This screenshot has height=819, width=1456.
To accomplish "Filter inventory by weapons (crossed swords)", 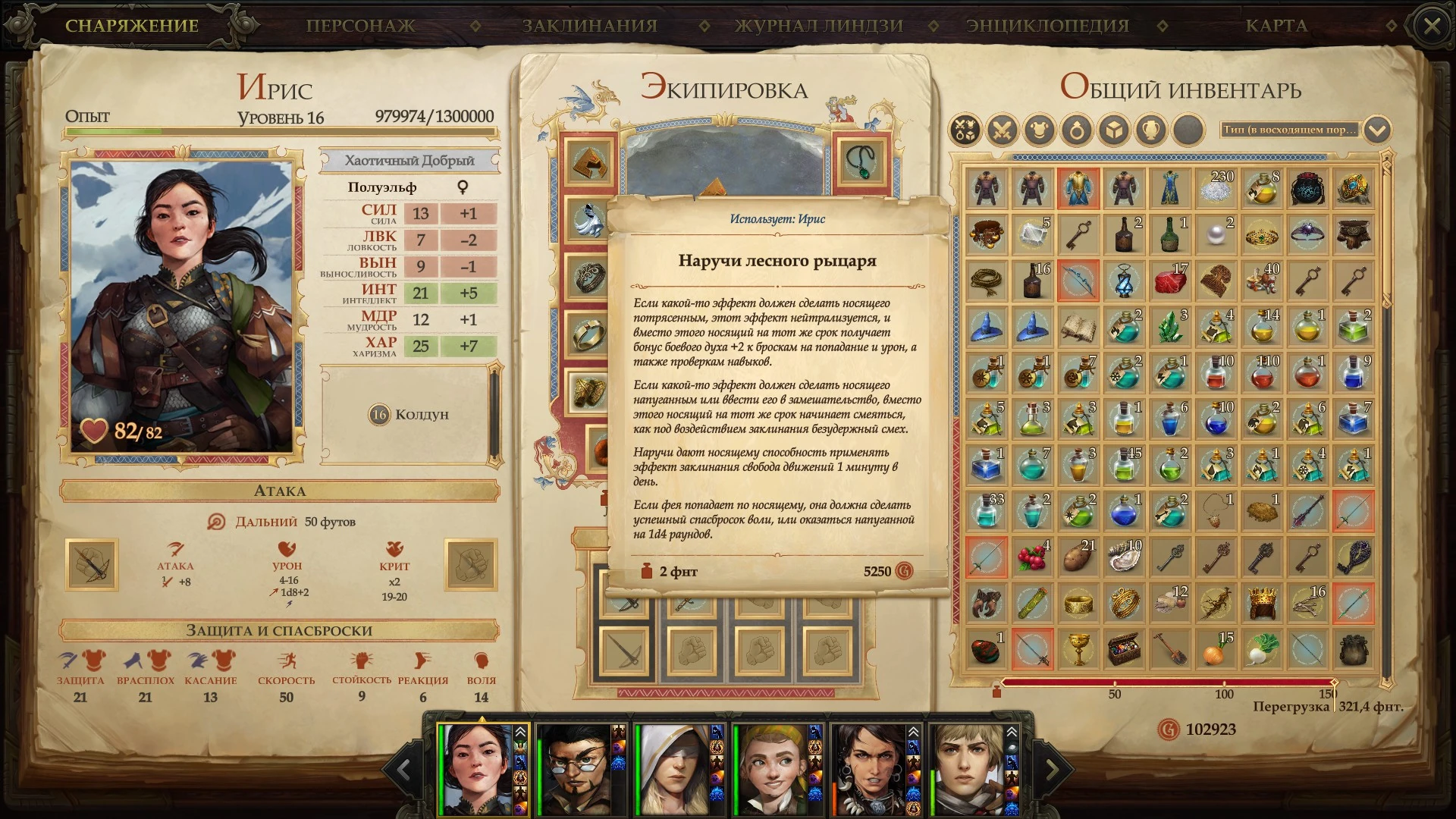I will (1002, 130).
